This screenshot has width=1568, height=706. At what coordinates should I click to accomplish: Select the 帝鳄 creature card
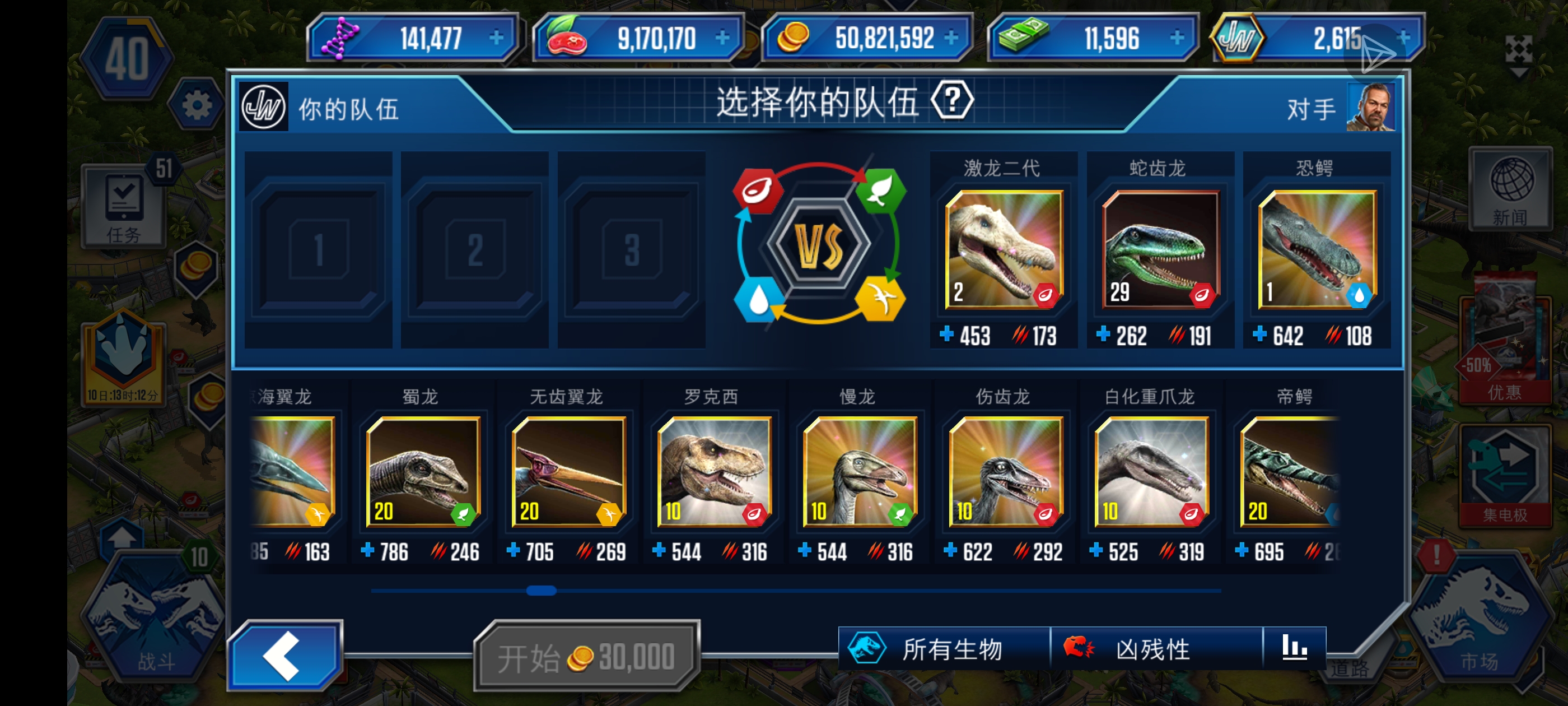[1289, 471]
